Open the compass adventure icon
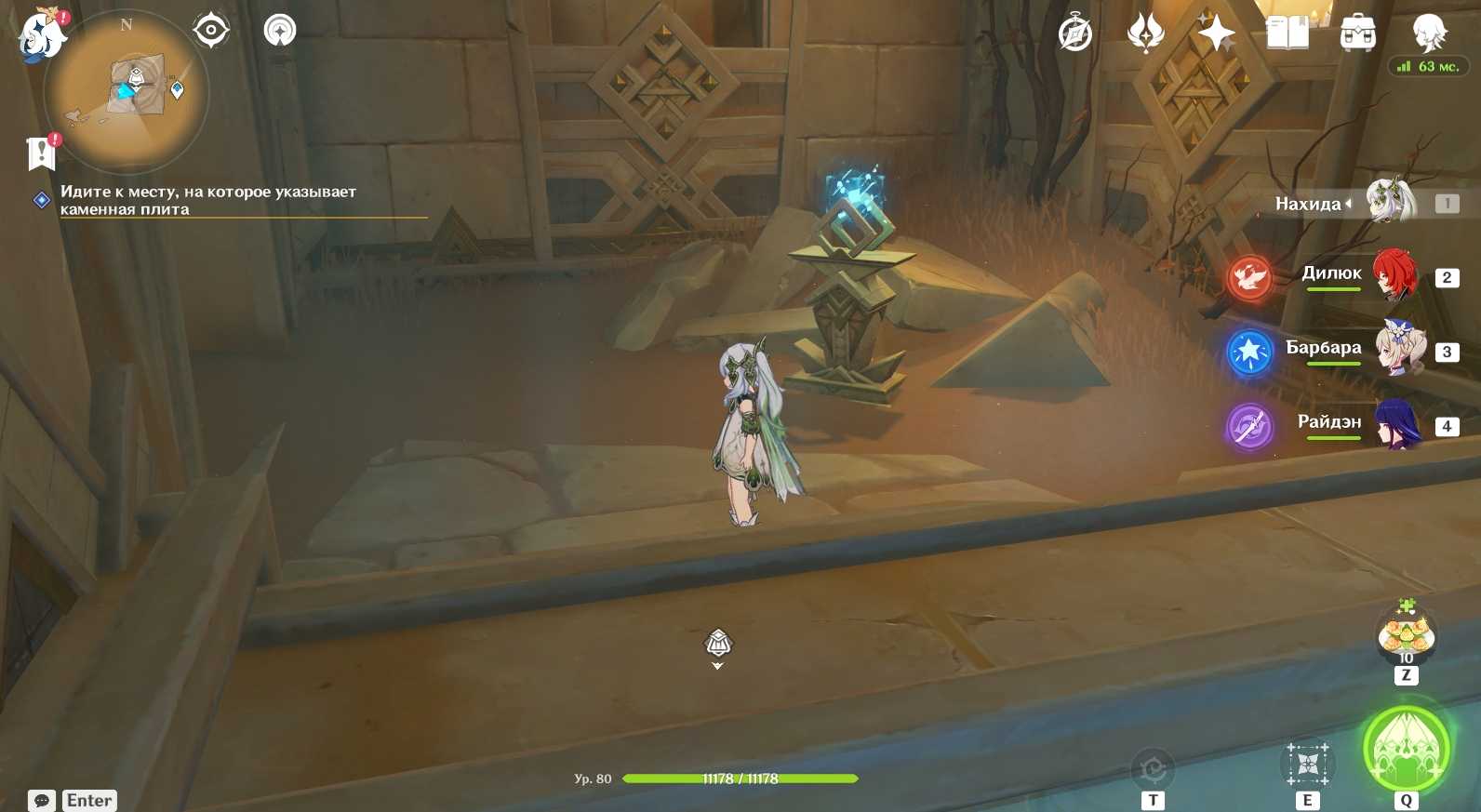This screenshot has height=812, width=1481. 1075,33
